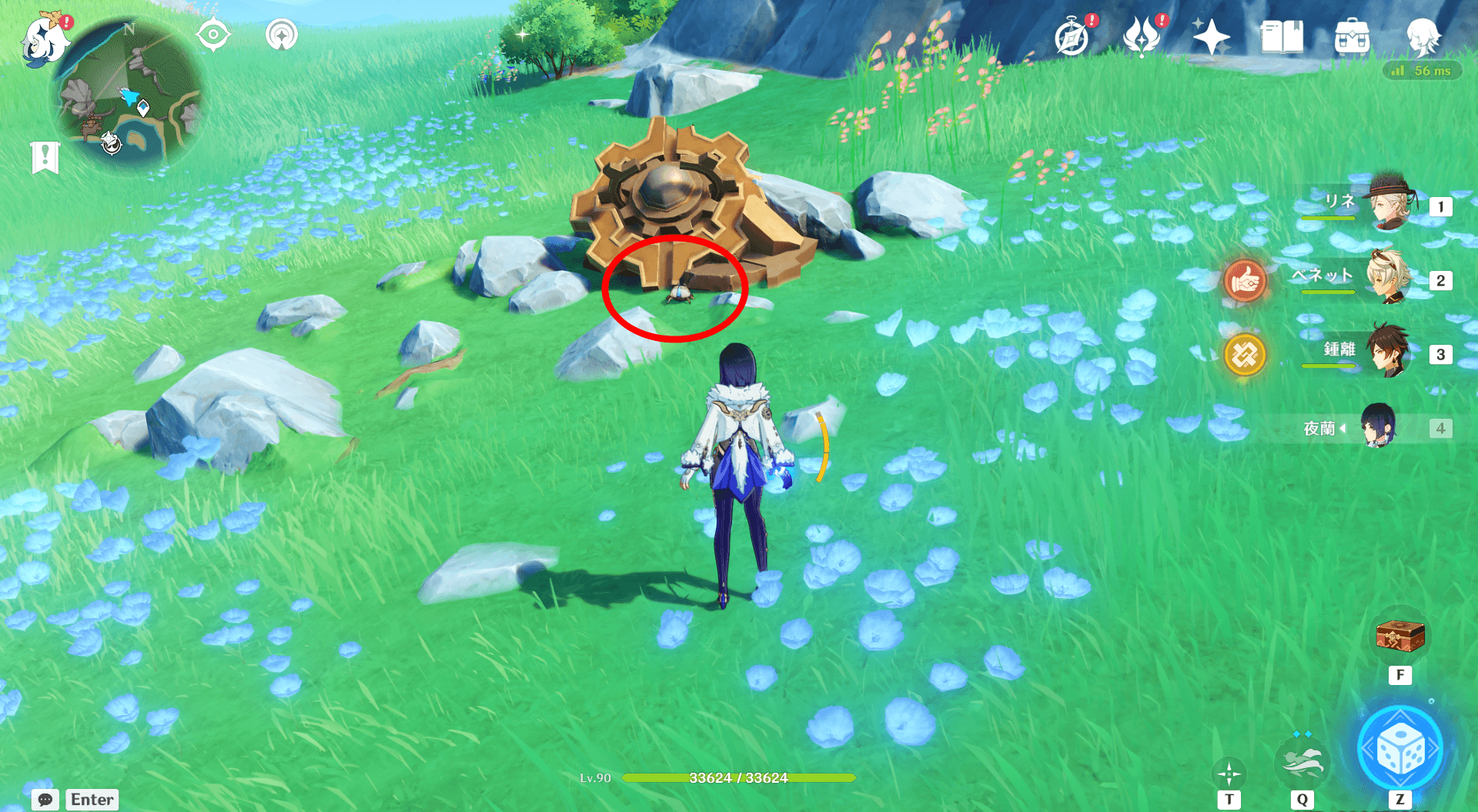Open the Wish star icon
Image resolution: width=1478 pixels, height=812 pixels.
pos(1210,35)
